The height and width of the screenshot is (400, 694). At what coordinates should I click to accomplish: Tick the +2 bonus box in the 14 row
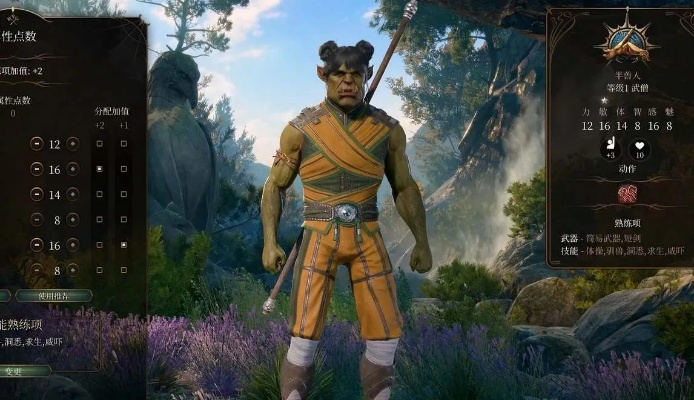(99, 194)
